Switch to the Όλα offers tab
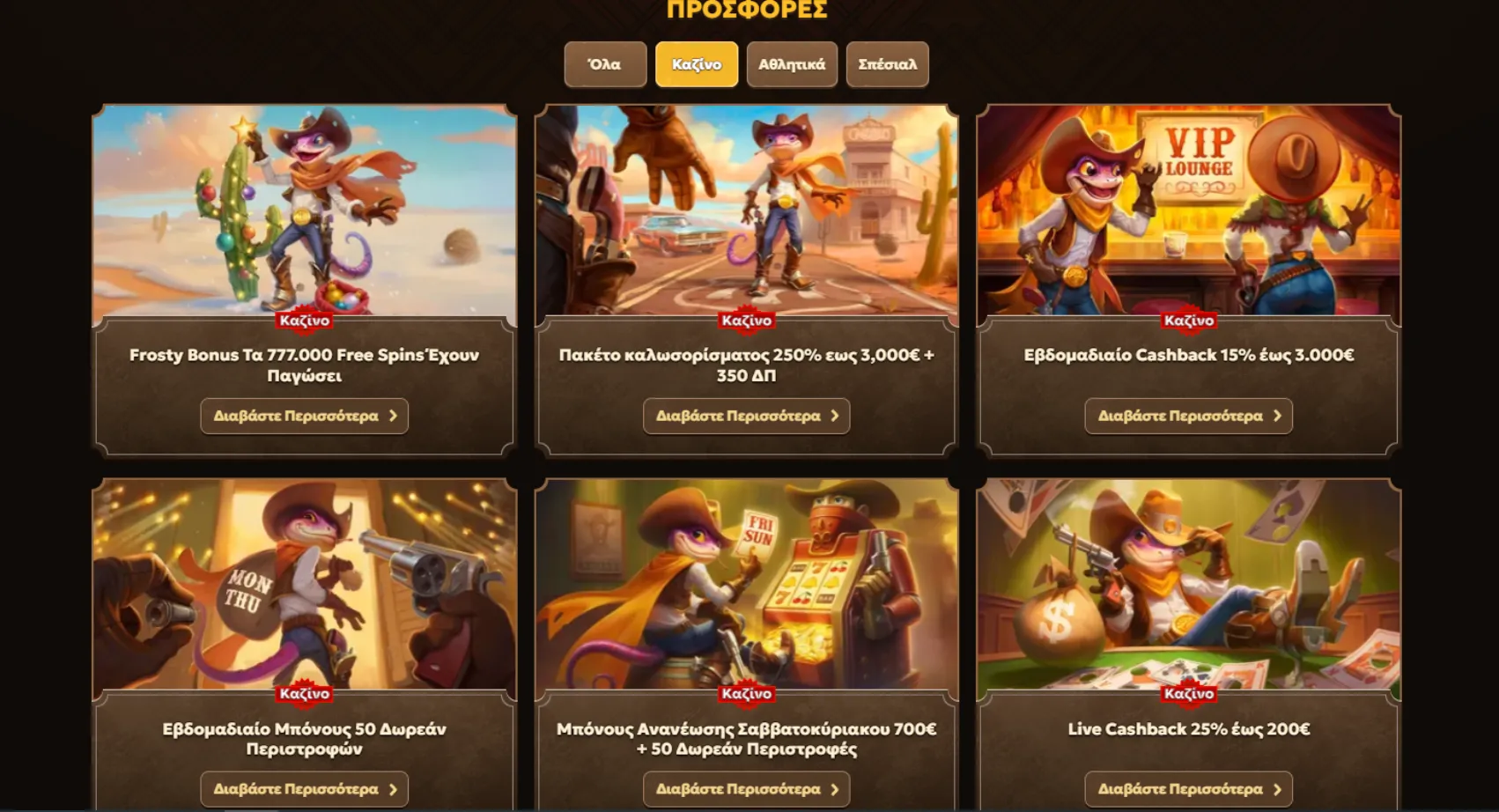Viewport: 1499px width, 812px height. pyautogui.click(x=605, y=64)
